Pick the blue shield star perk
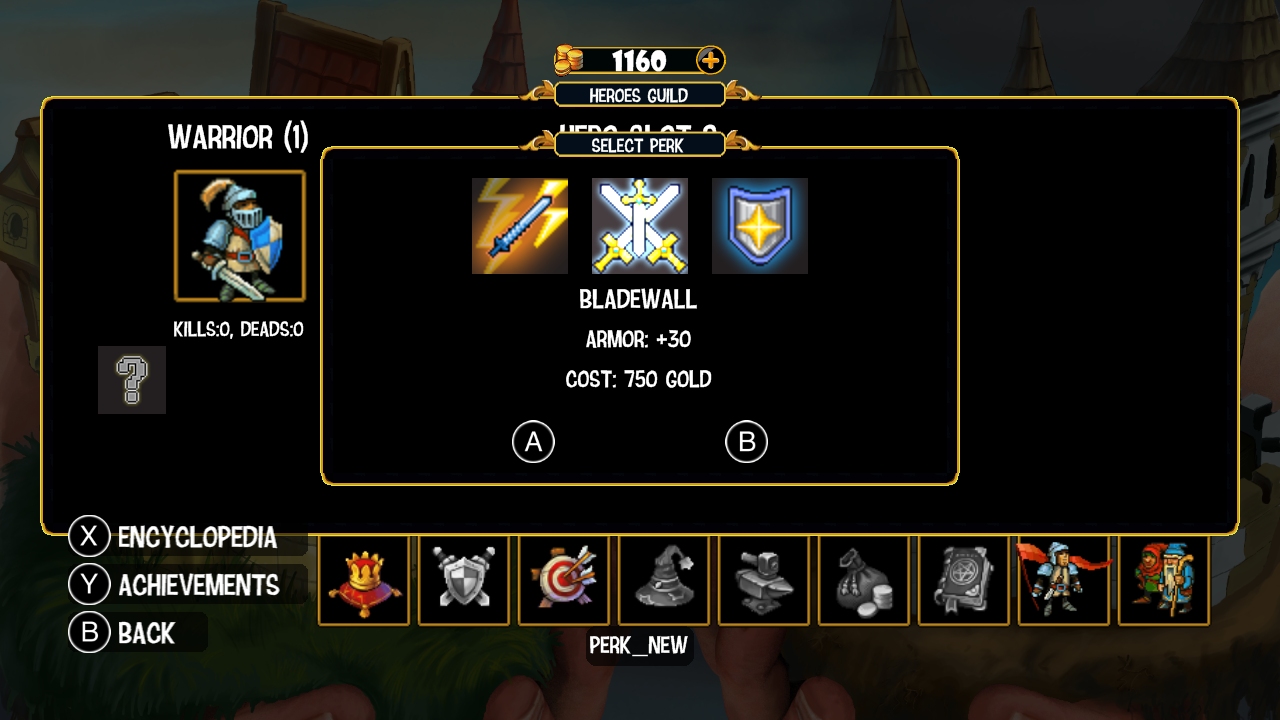 (760, 226)
